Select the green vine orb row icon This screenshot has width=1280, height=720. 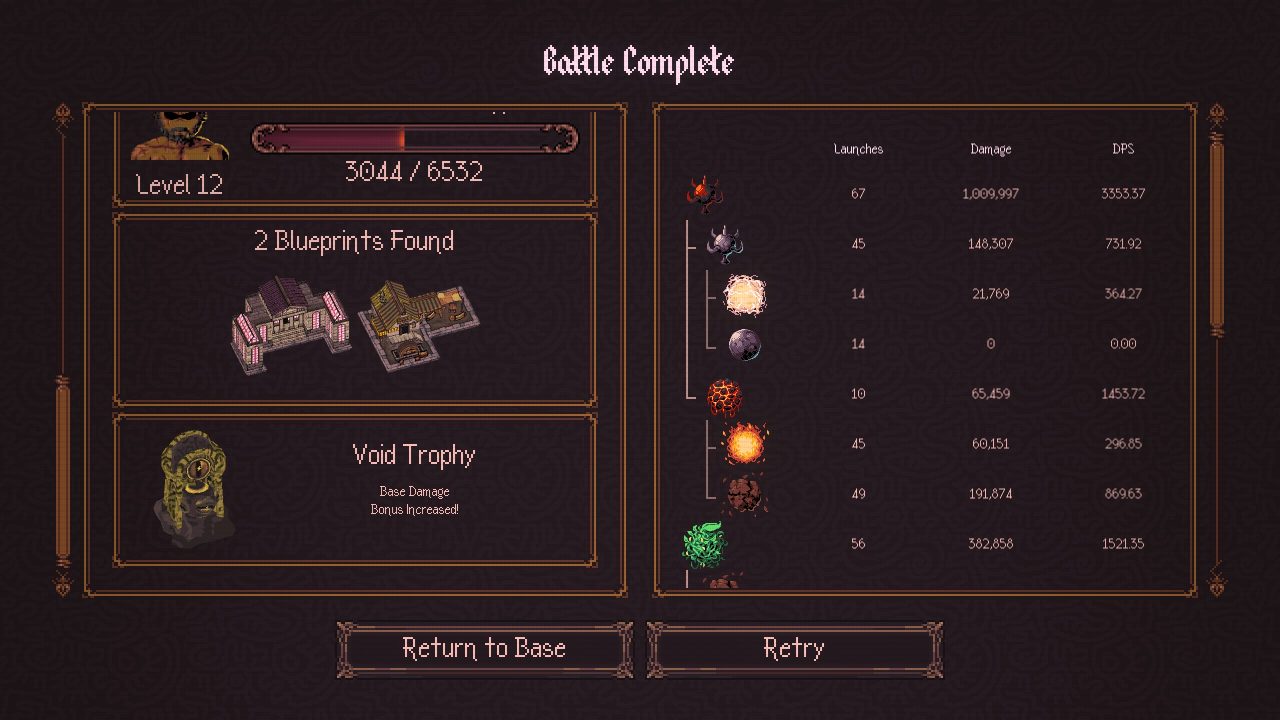[x=705, y=544]
